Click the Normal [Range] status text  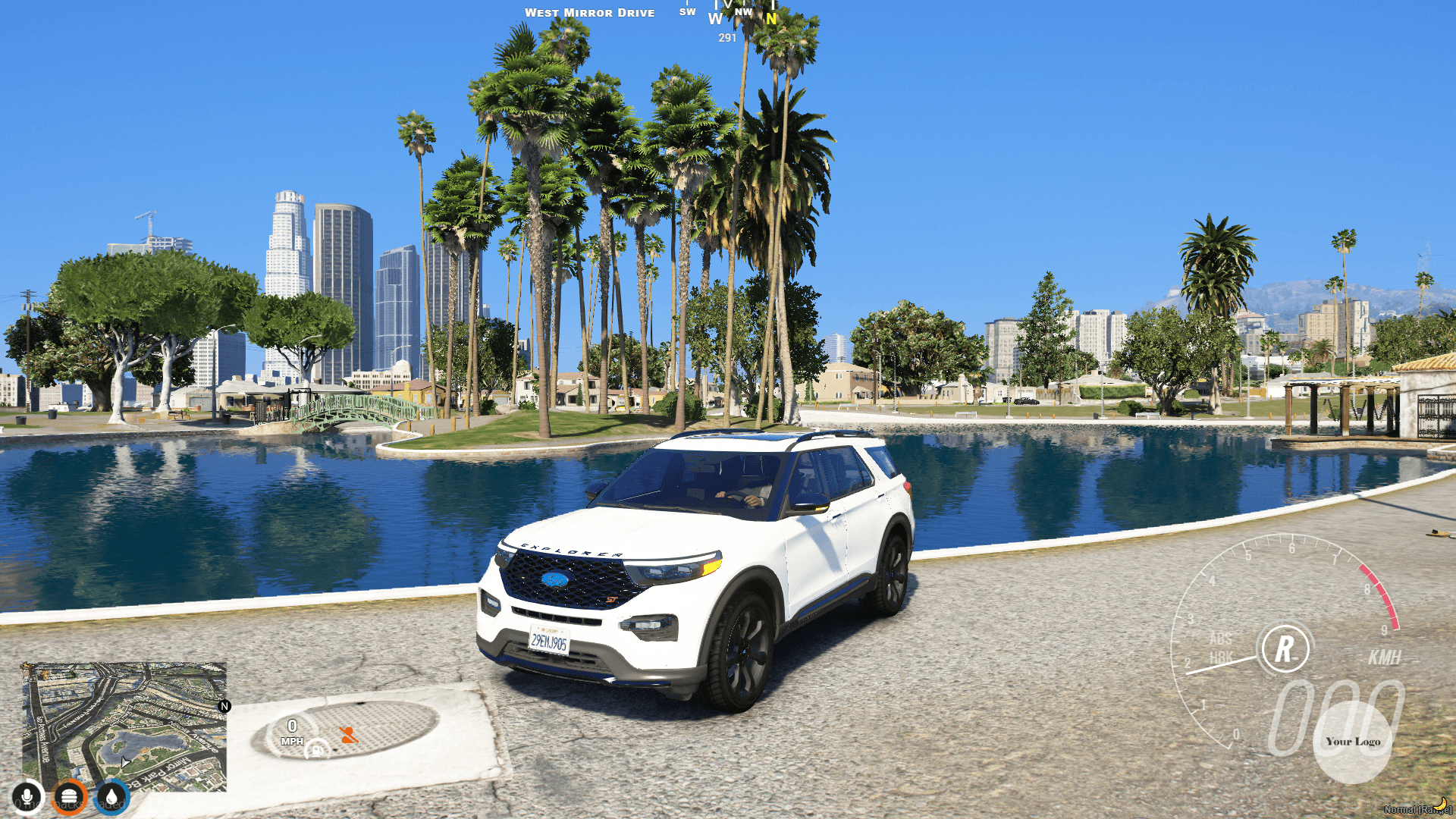point(1414,810)
